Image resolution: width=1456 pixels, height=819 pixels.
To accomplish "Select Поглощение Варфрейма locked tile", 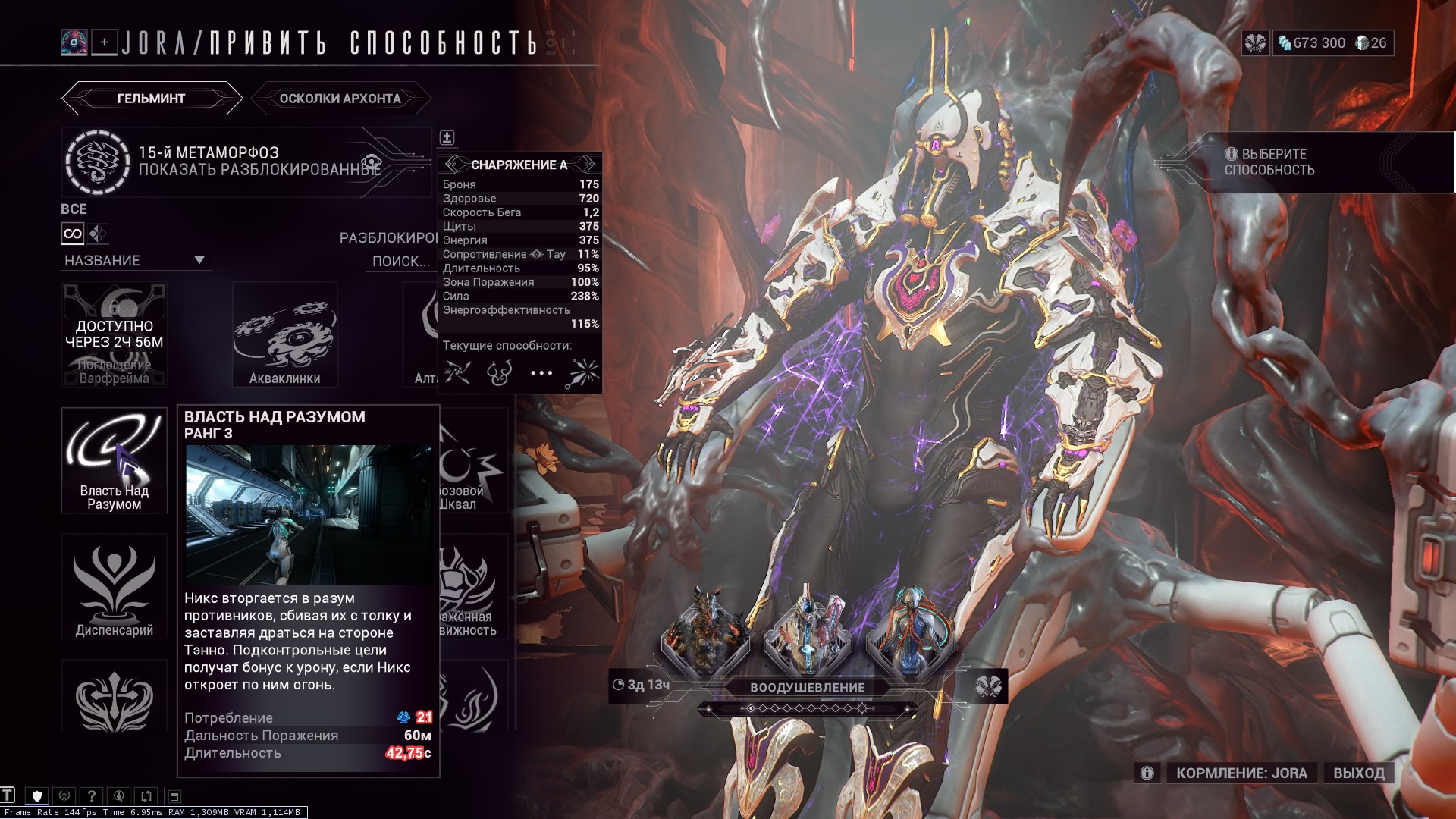I will point(115,335).
